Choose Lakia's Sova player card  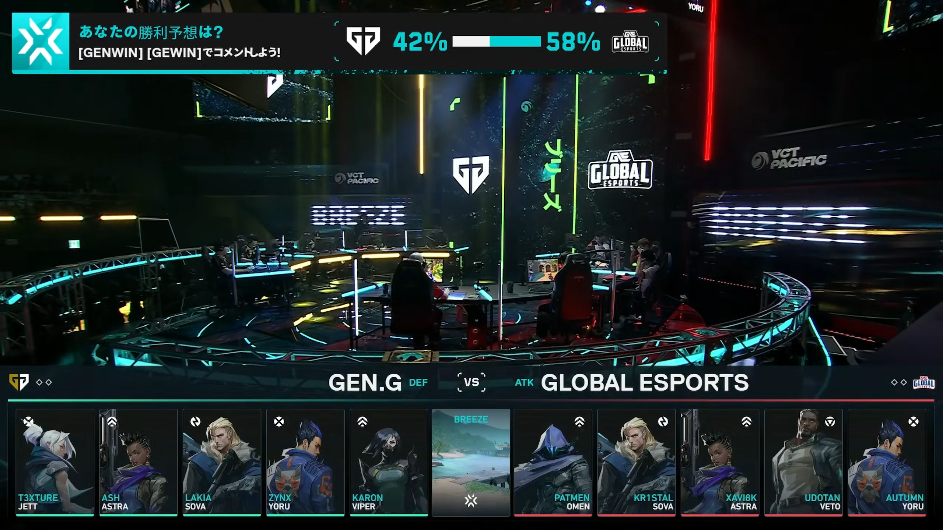pyautogui.click(x=221, y=462)
